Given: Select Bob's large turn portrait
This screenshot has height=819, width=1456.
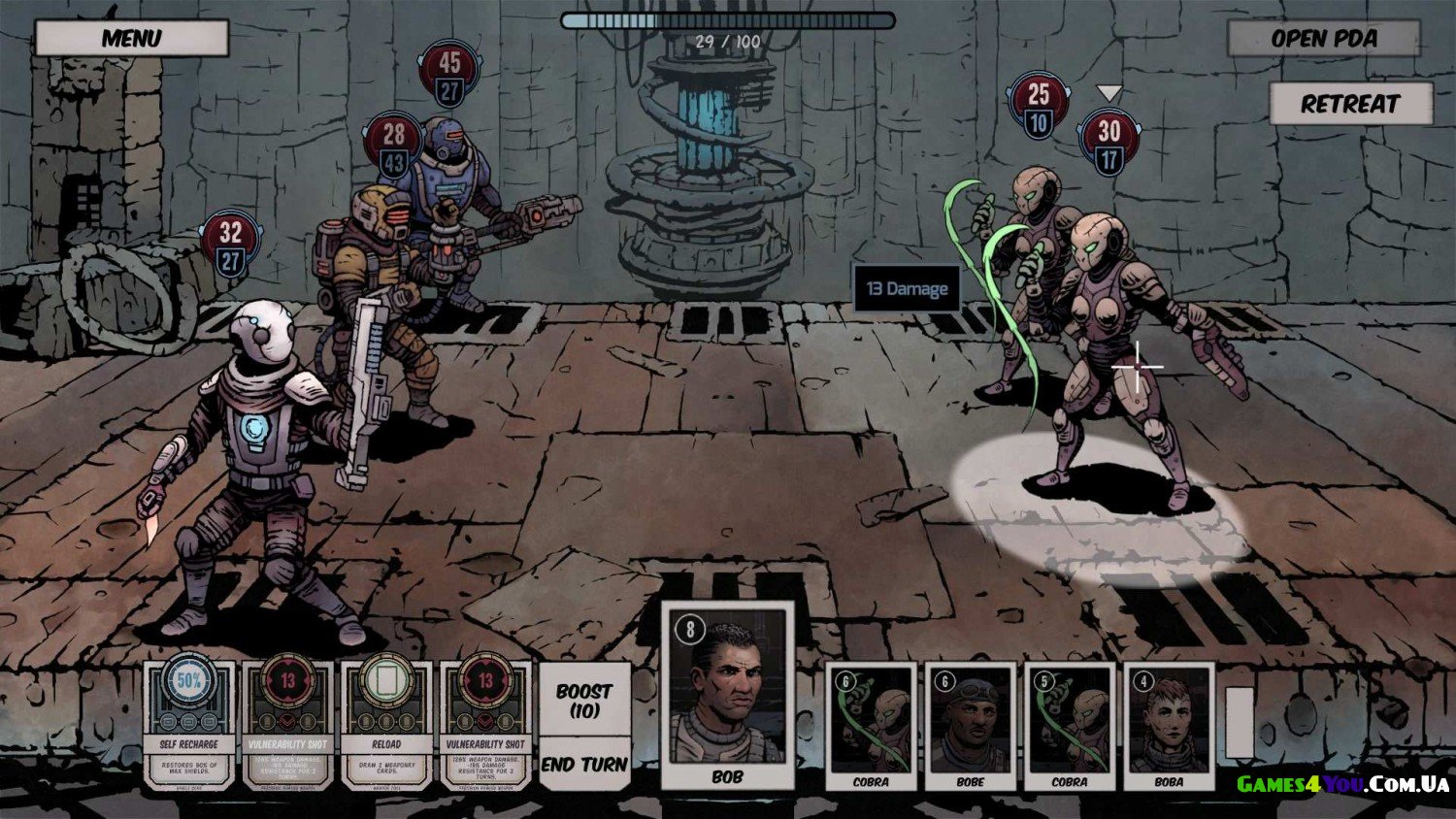Looking at the screenshot, I should tap(728, 694).
